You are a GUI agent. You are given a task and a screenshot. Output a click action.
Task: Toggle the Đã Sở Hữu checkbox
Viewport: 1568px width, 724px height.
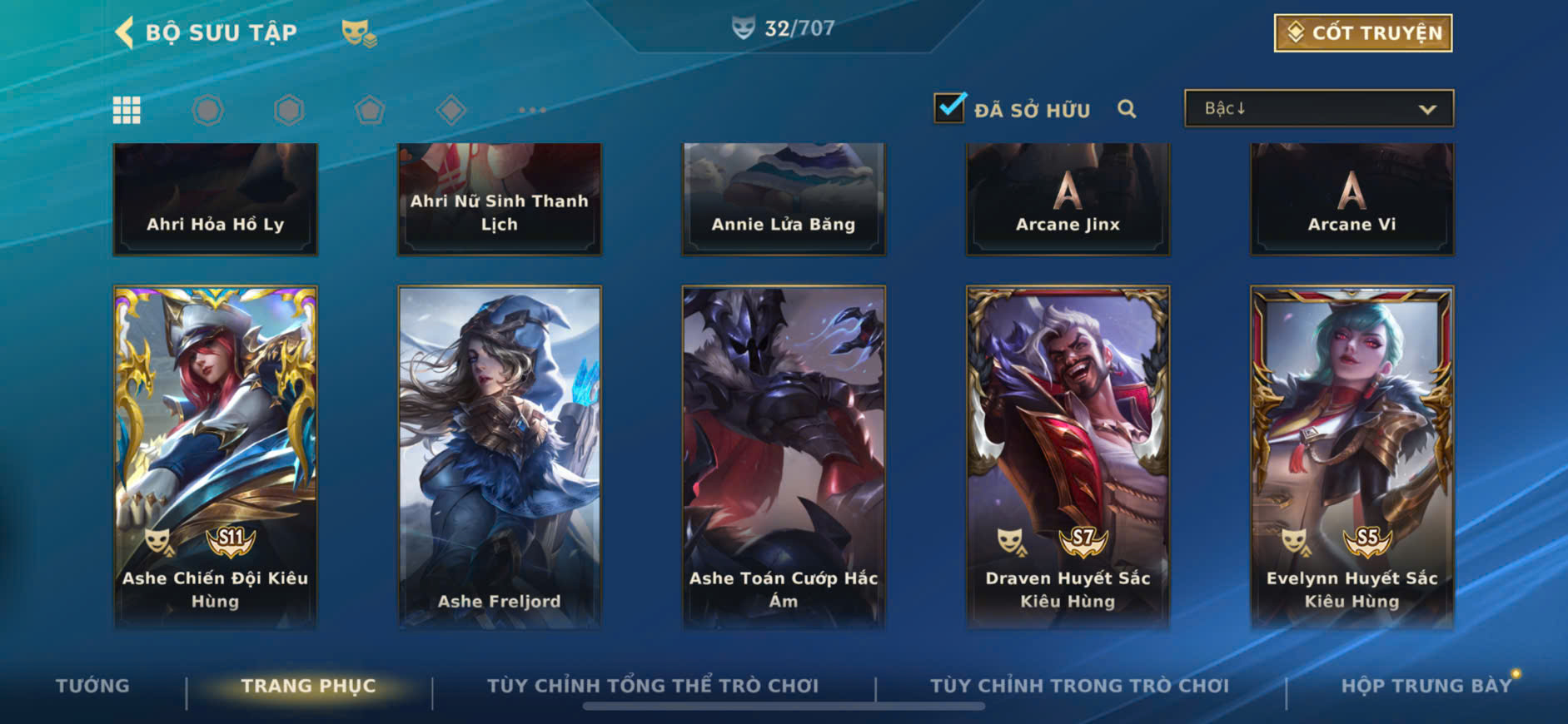pyautogui.click(x=949, y=108)
